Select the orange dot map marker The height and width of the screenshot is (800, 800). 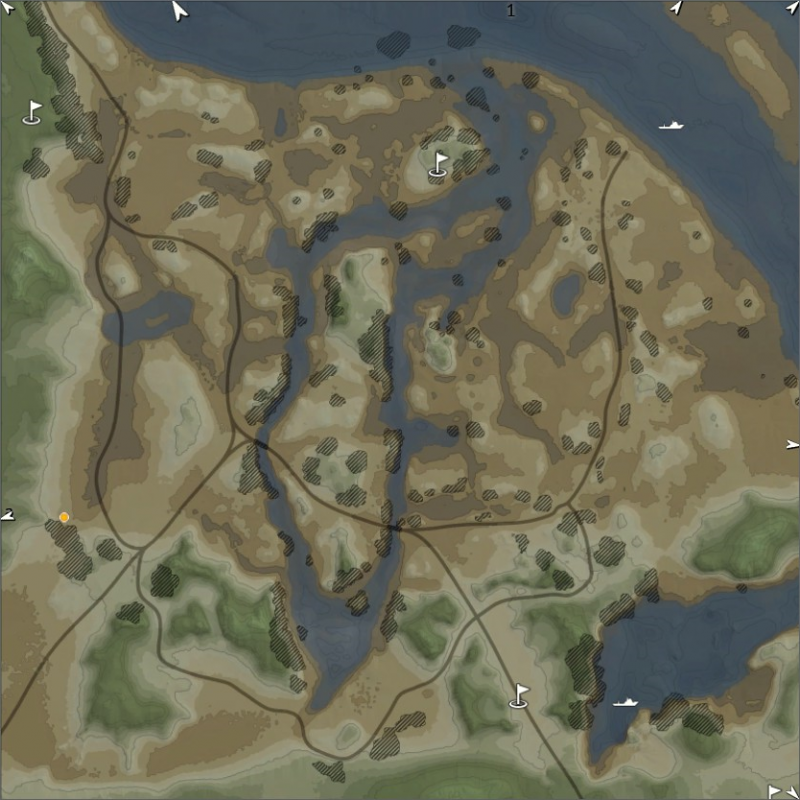point(64,517)
